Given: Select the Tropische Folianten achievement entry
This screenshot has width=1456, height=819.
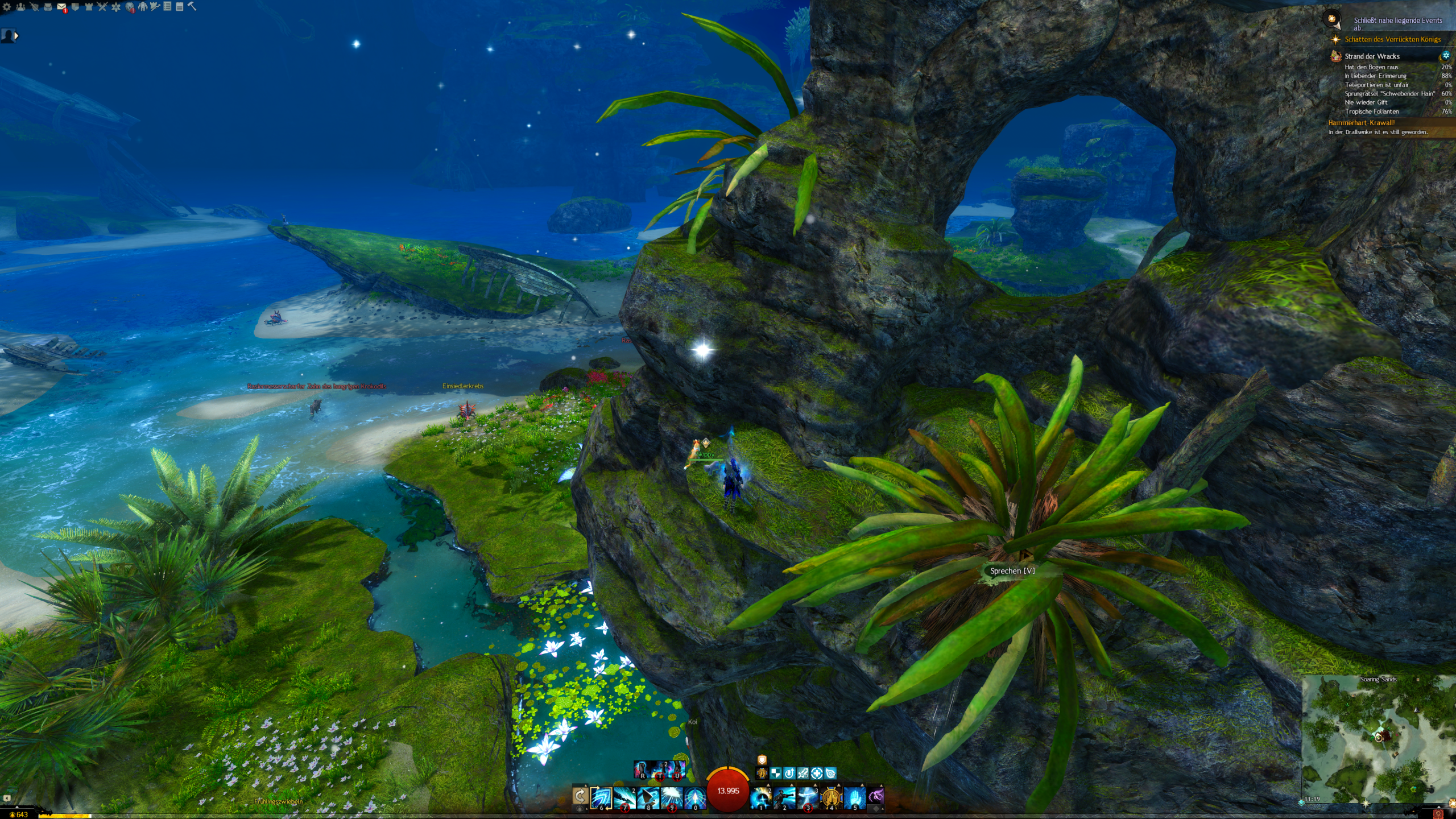Looking at the screenshot, I should 1371,111.
